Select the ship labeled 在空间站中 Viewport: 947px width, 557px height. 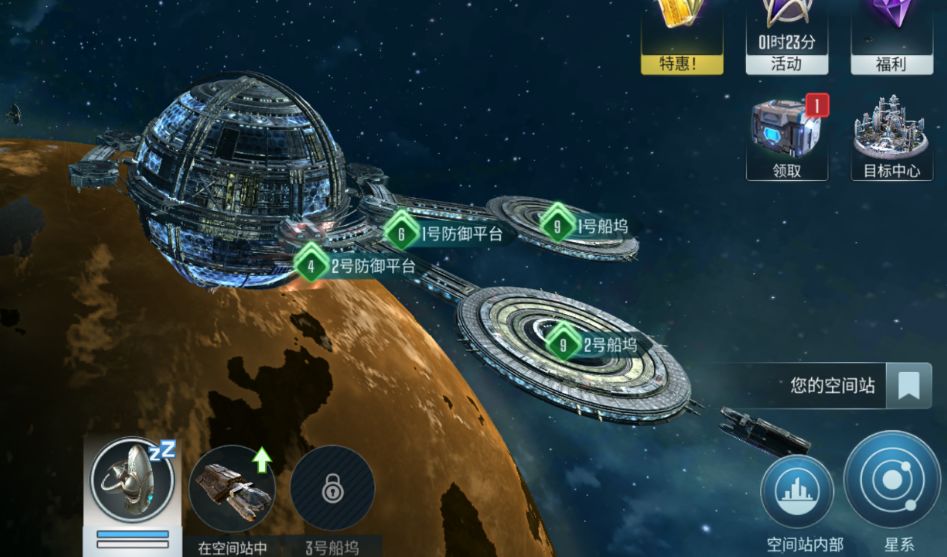(x=232, y=488)
